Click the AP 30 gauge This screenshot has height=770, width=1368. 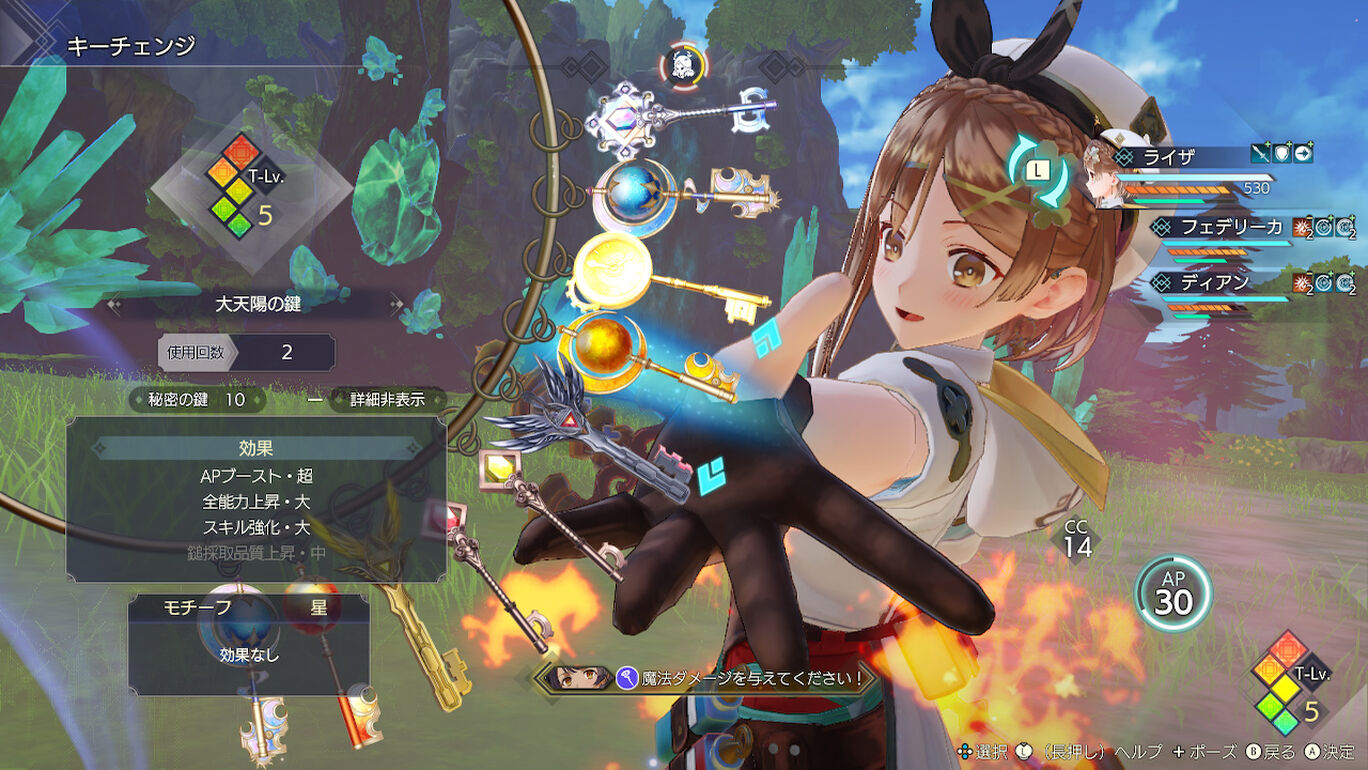click(1173, 593)
